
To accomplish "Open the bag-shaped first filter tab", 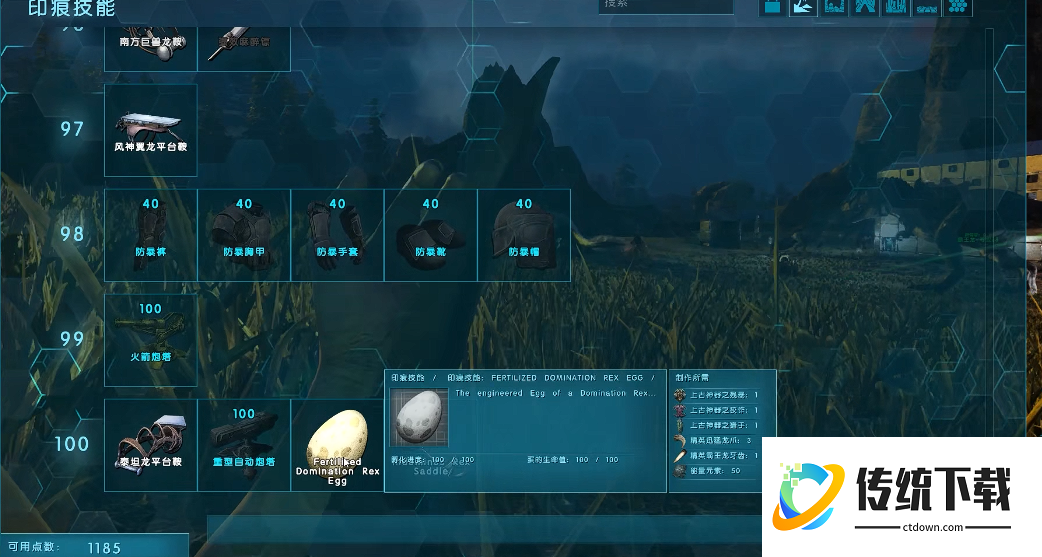I will (773, 7).
